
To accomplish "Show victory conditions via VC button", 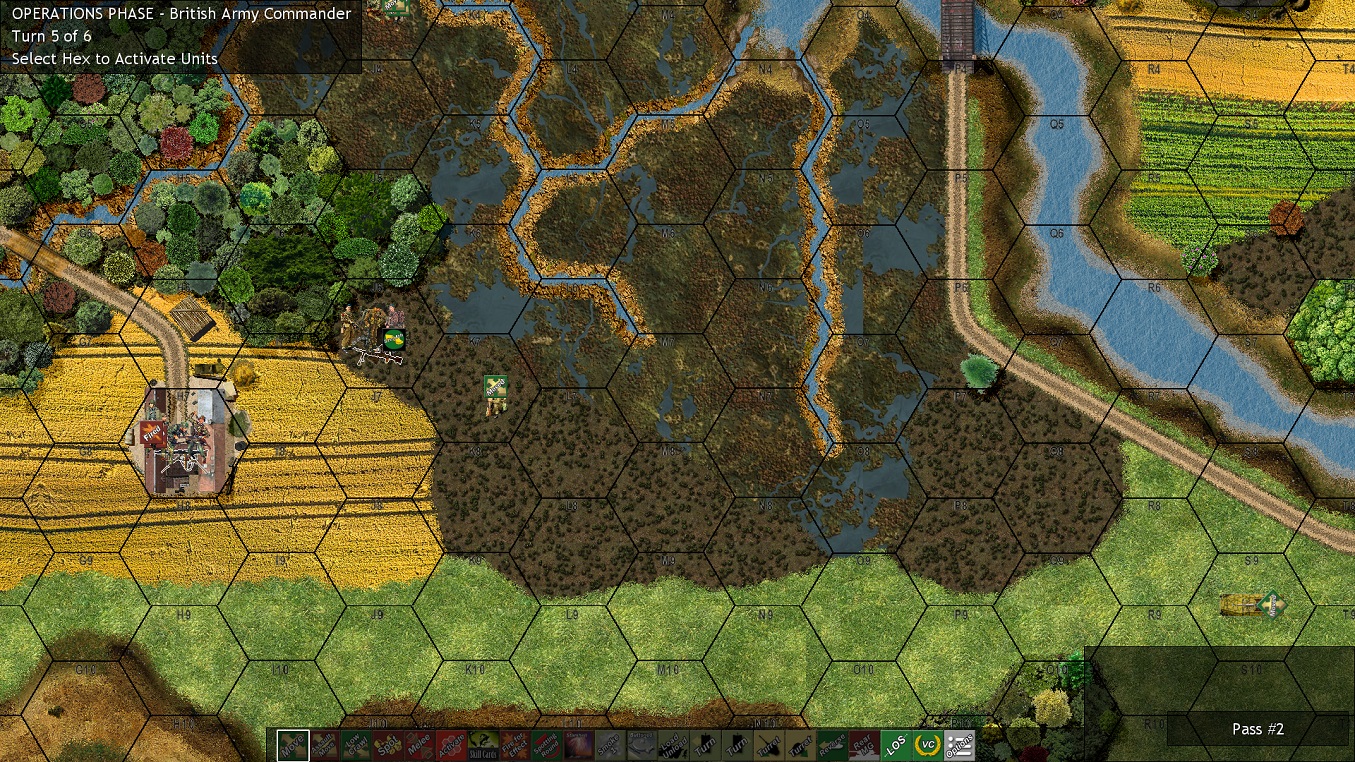I will [928, 745].
